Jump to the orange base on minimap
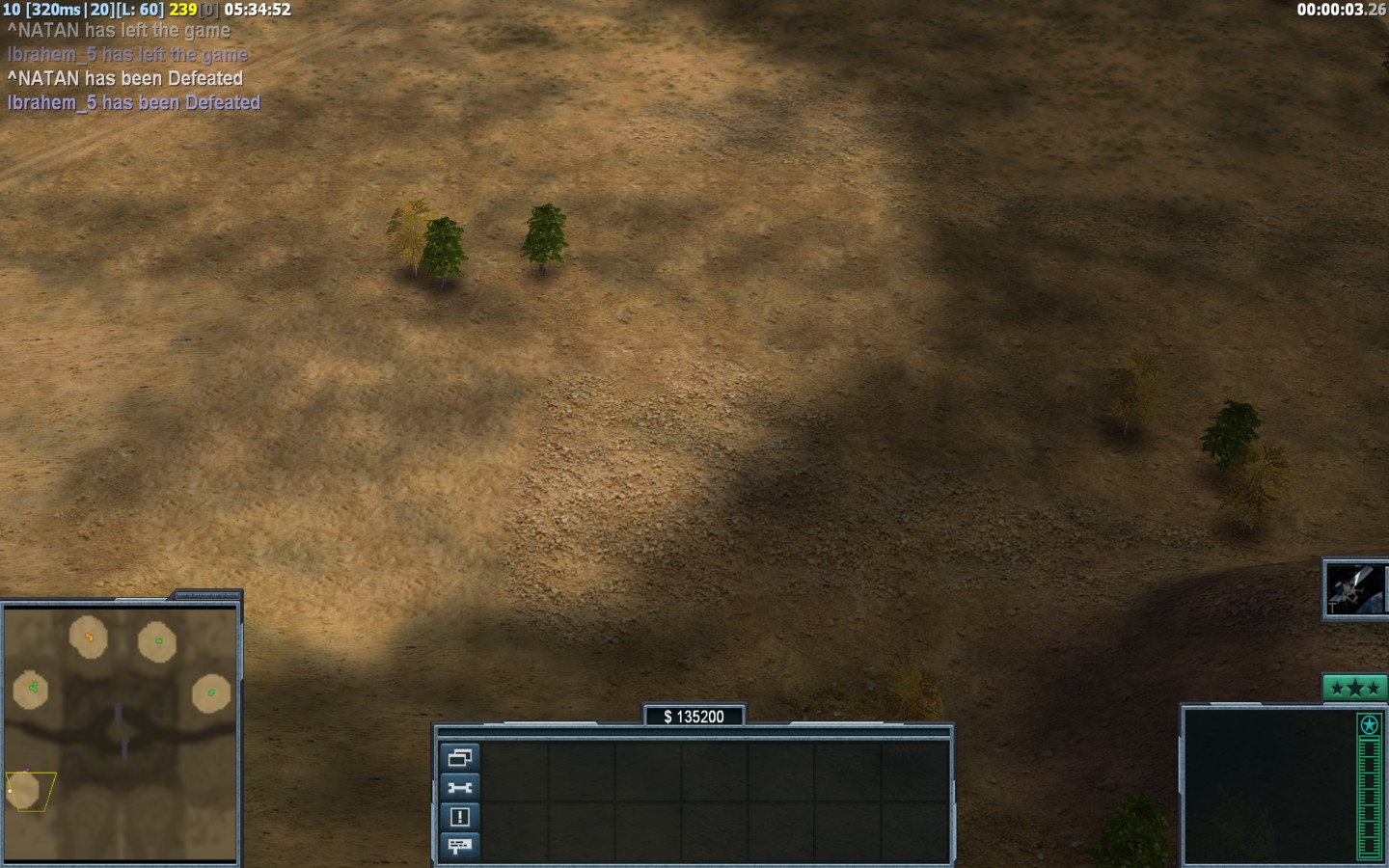This screenshot has width=1389, height=868. point(89,637)
